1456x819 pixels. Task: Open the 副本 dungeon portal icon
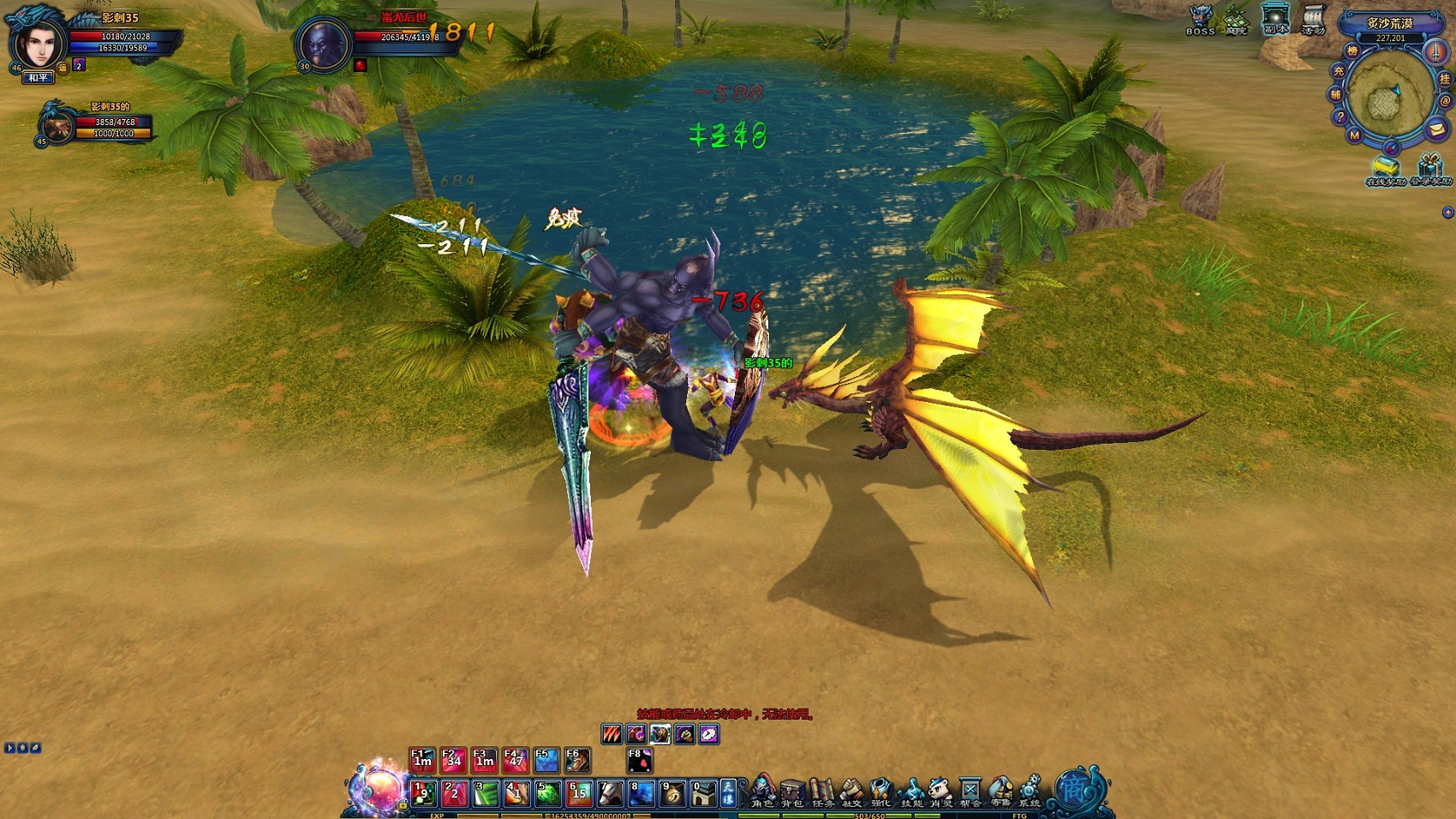click(x=1275, y=19)
